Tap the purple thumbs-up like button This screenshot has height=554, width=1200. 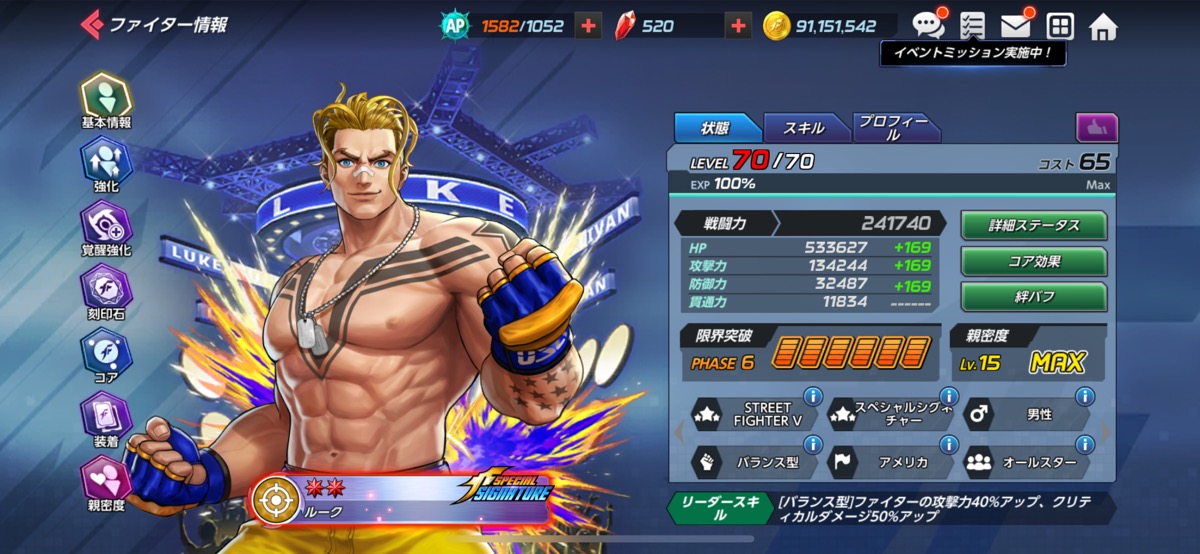1097,128
